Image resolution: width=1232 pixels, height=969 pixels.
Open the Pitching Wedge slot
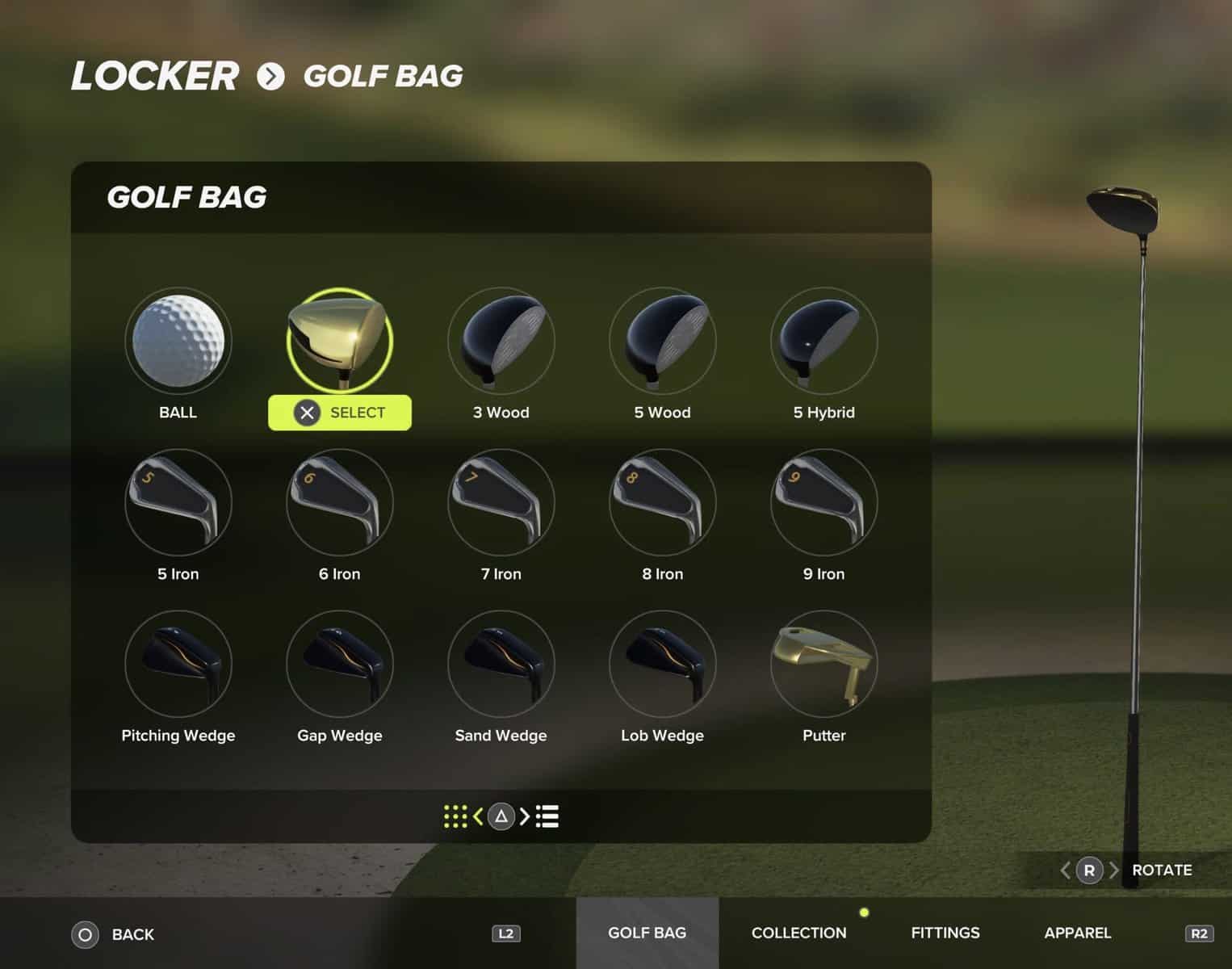pyautogui.click(x=178, y=664)
